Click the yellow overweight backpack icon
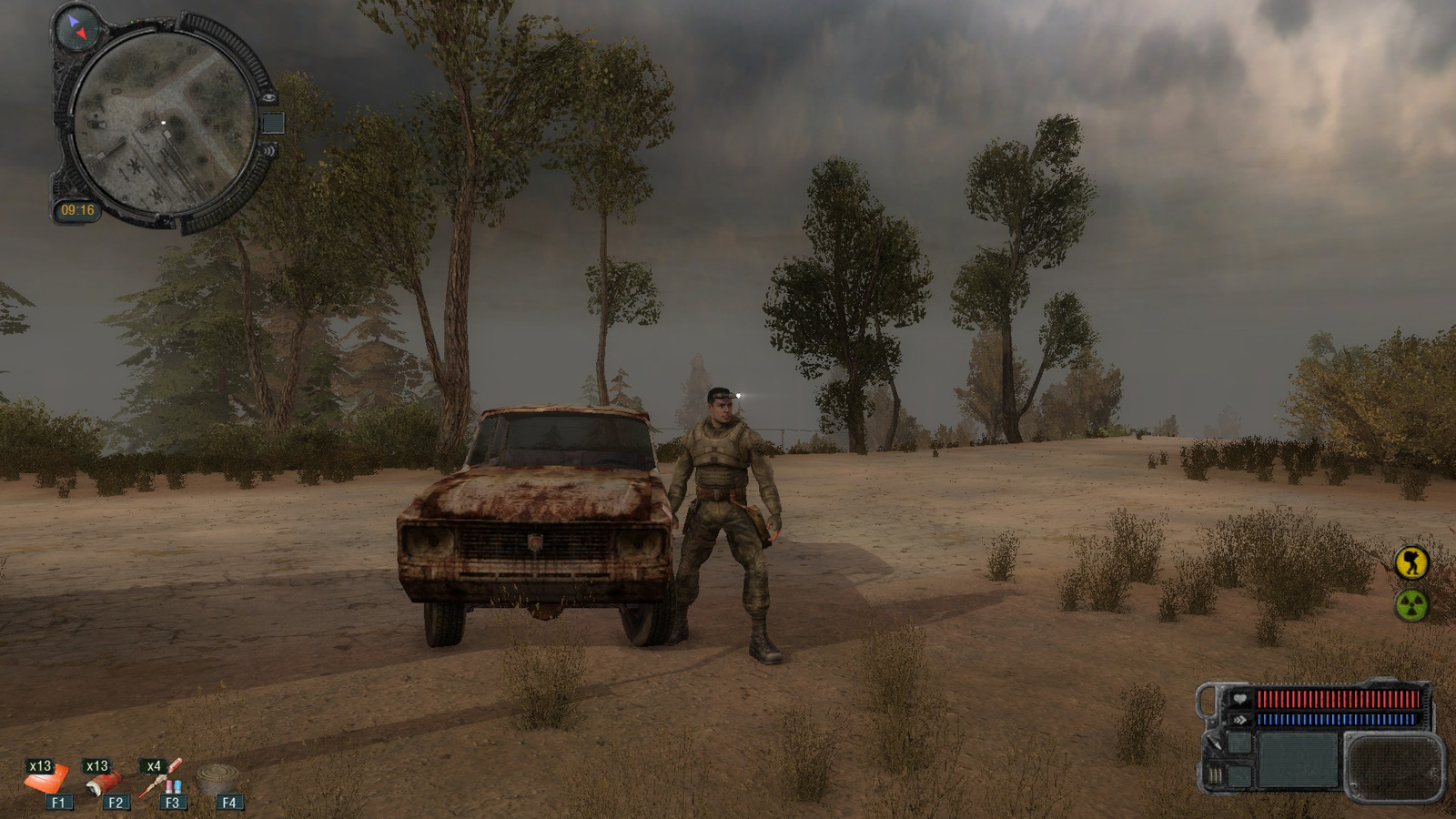Screen dimensions: 1456x819 click(x=1412, y=562)
